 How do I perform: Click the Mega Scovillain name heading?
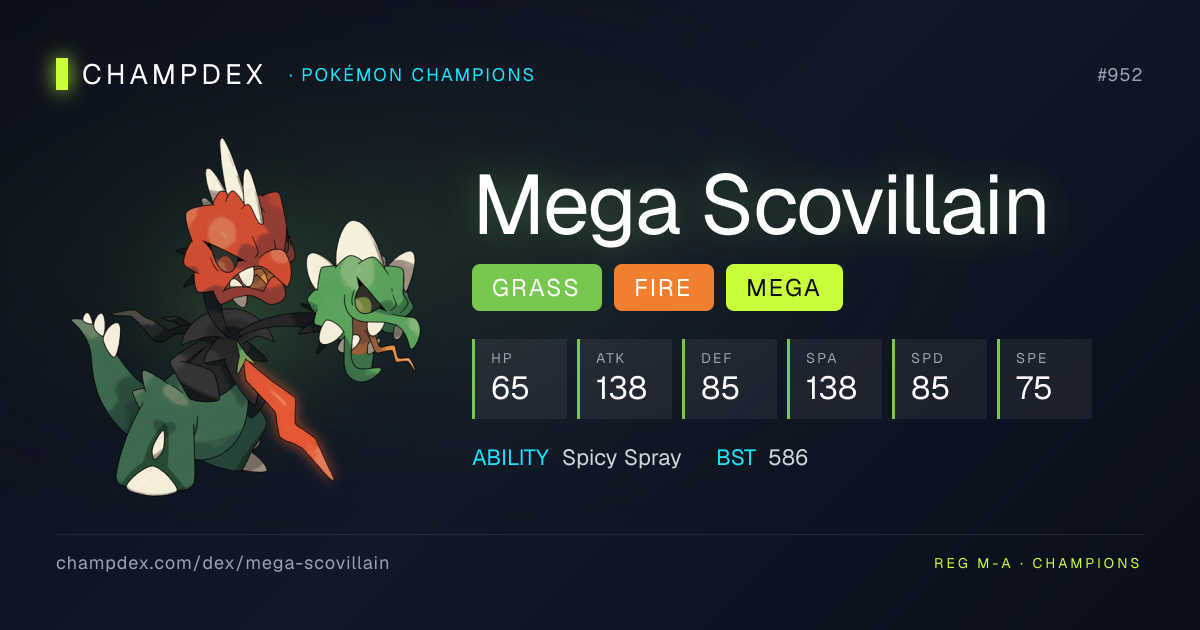[760, 205]
